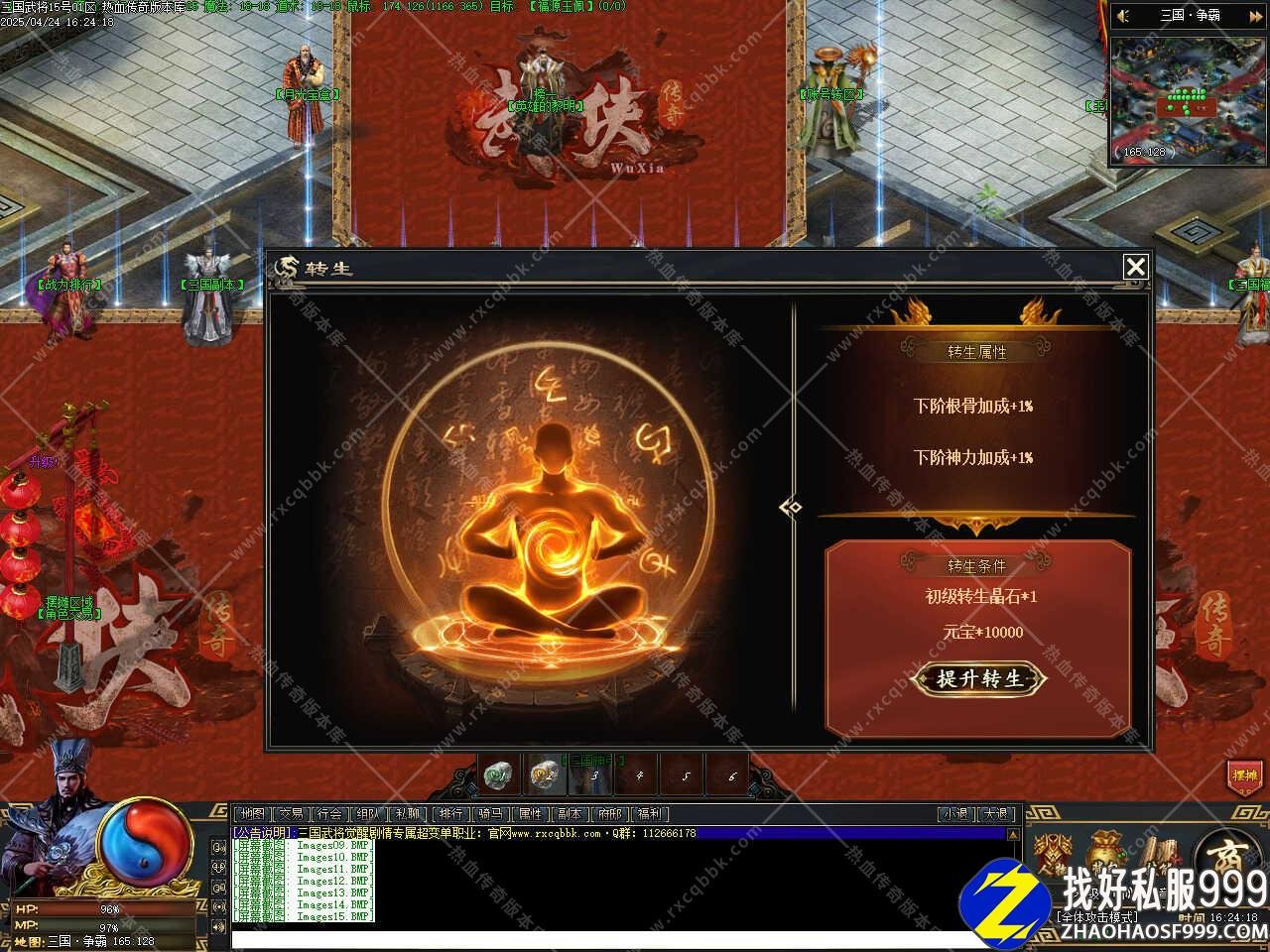Open the 福利 welfare menu
This screenshot has height=952, width=1270.
[649, 813]
